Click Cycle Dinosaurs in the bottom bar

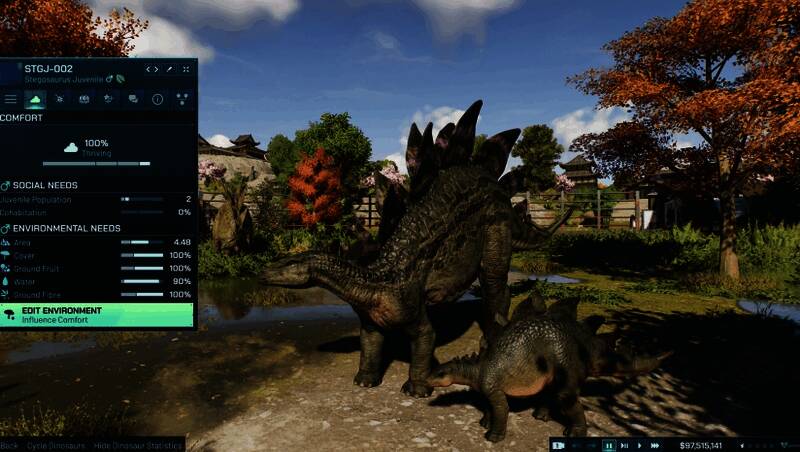click(56, 445)
